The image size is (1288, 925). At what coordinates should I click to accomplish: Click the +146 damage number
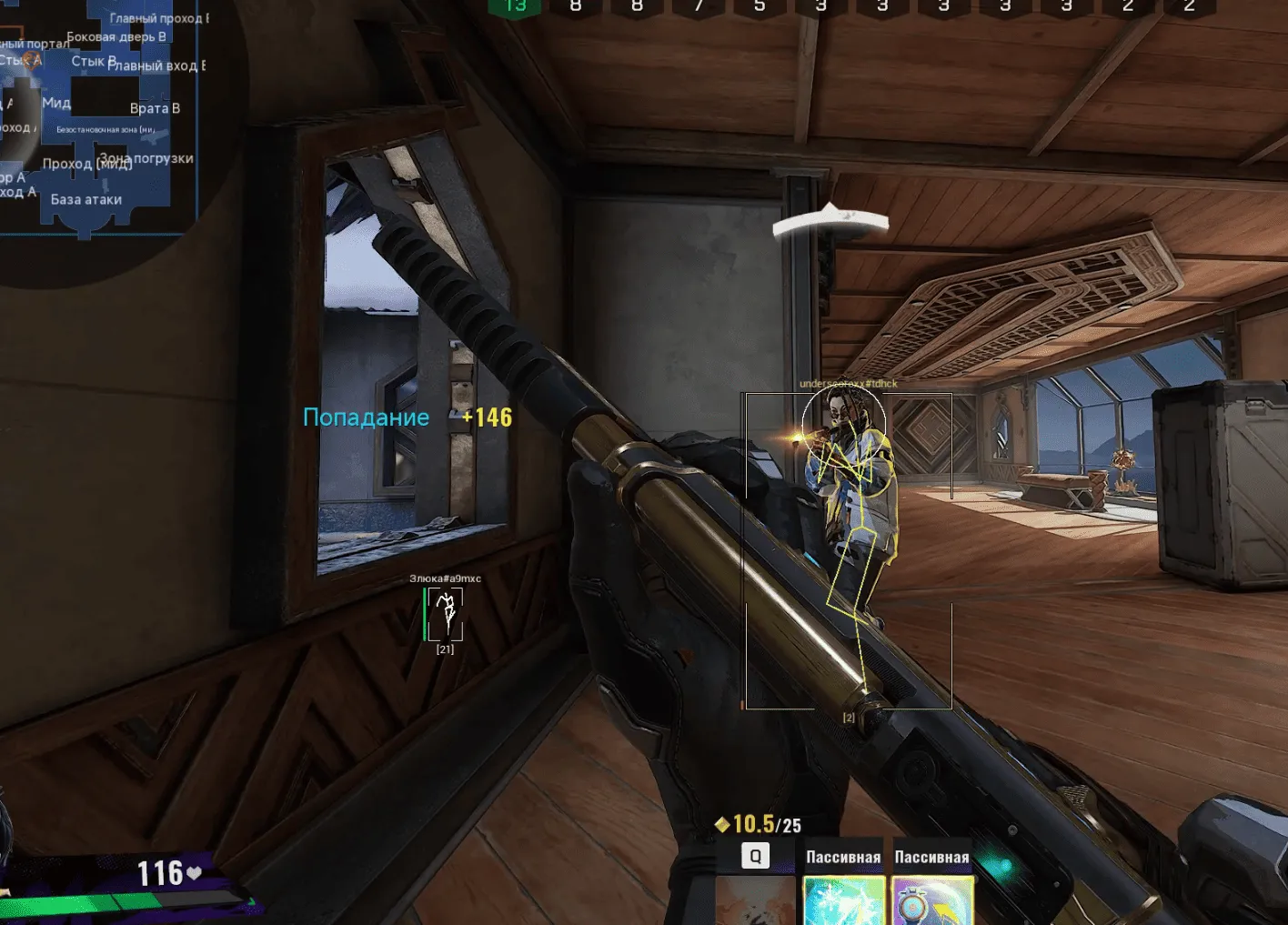click(488, 417)
